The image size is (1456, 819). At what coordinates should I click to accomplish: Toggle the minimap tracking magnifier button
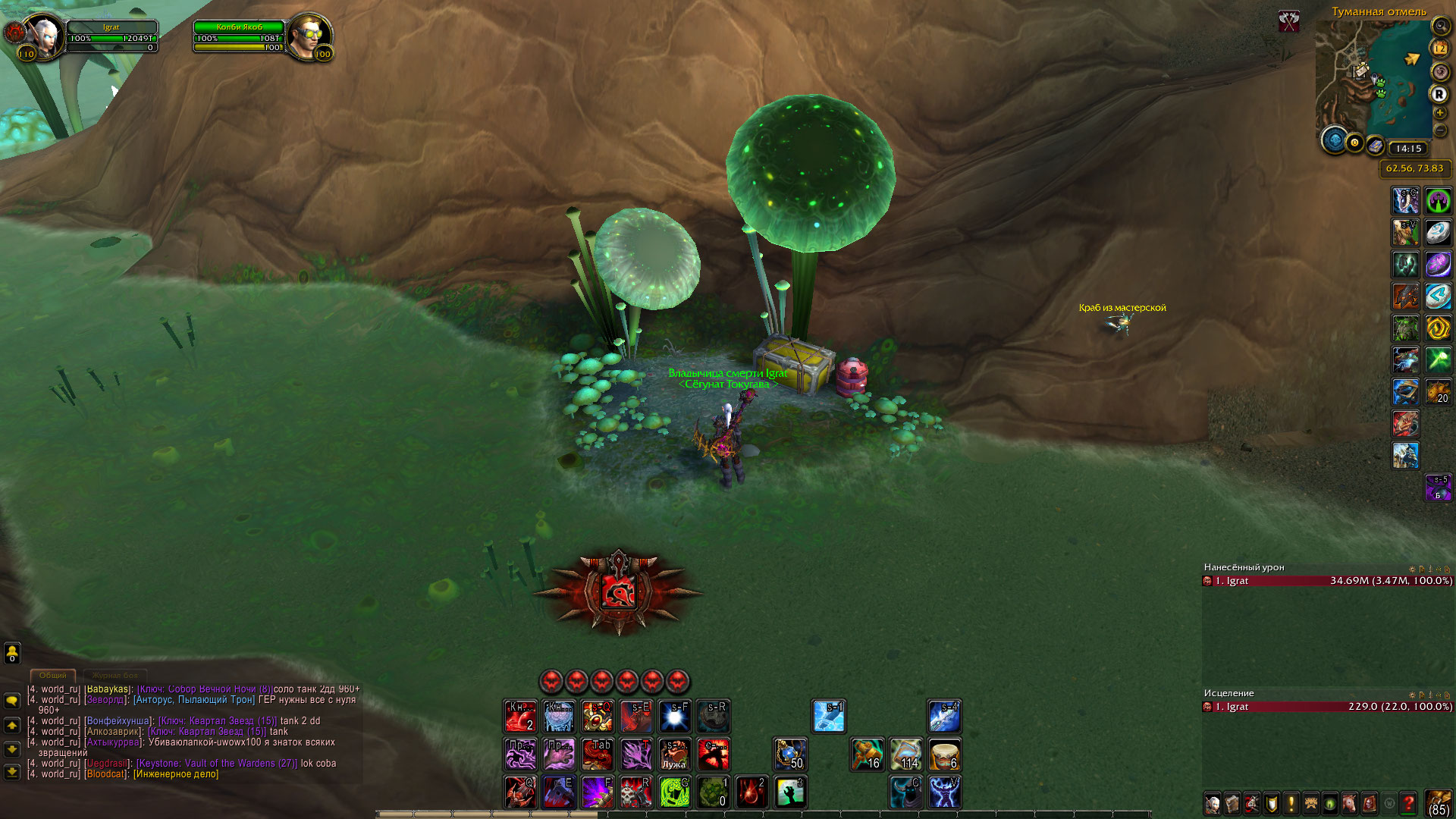click(1439, 26)
